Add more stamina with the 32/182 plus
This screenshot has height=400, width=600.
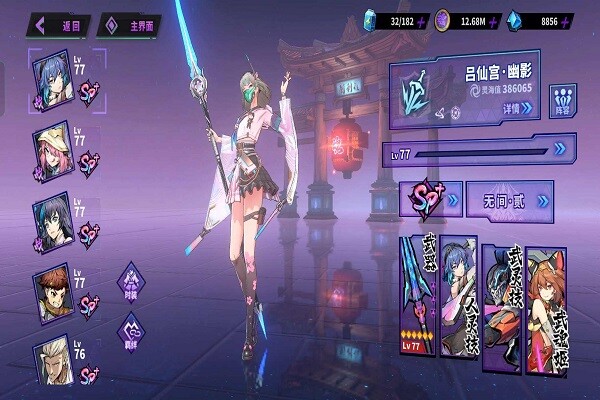pos(425,20)
